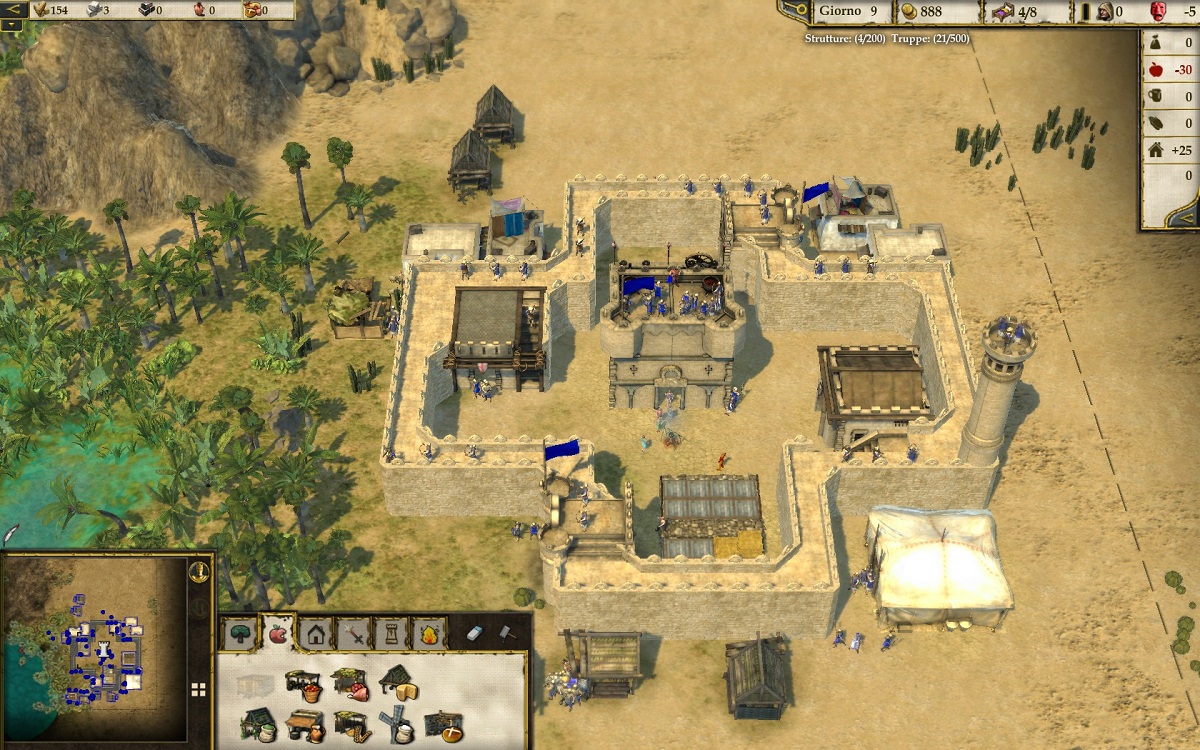Click the lord portrait button beside minimap

[x=199, y=572]
